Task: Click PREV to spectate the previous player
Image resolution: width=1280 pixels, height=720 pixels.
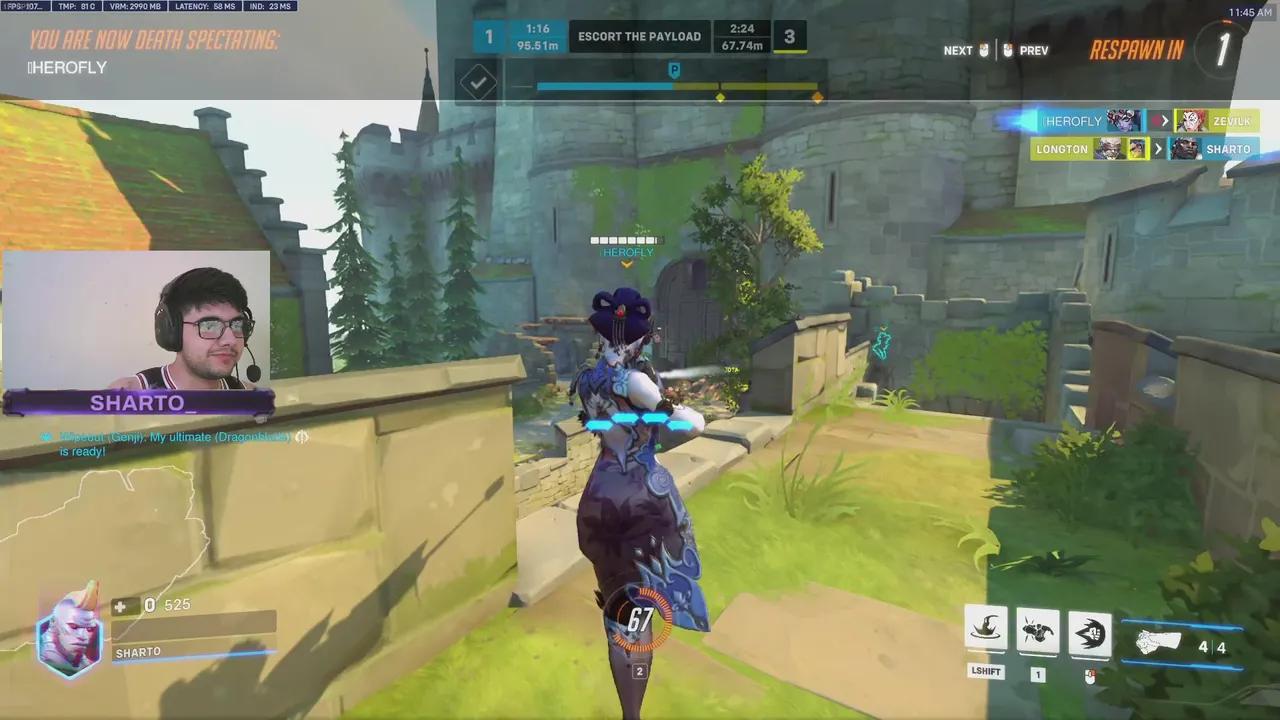Action: coord(1033,50)
